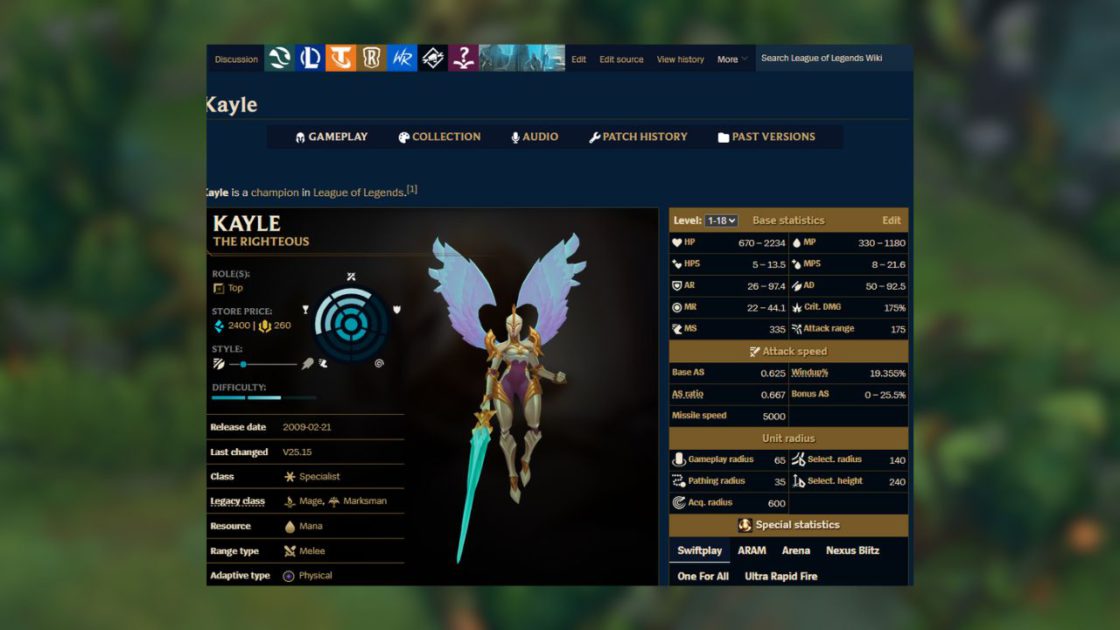View the Past Versions tab

coord(766,137)
